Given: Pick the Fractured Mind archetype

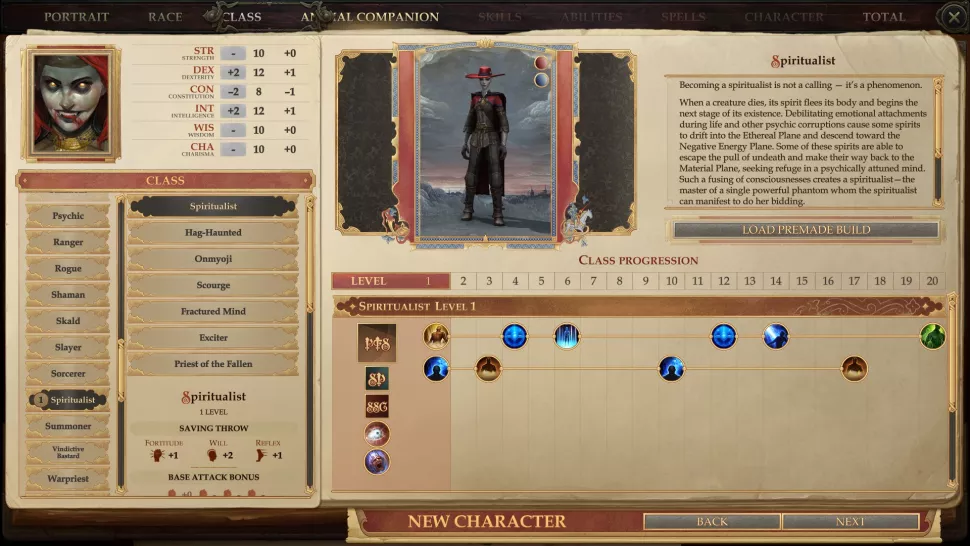Looking at the screenshot, I should click(213, 312).
